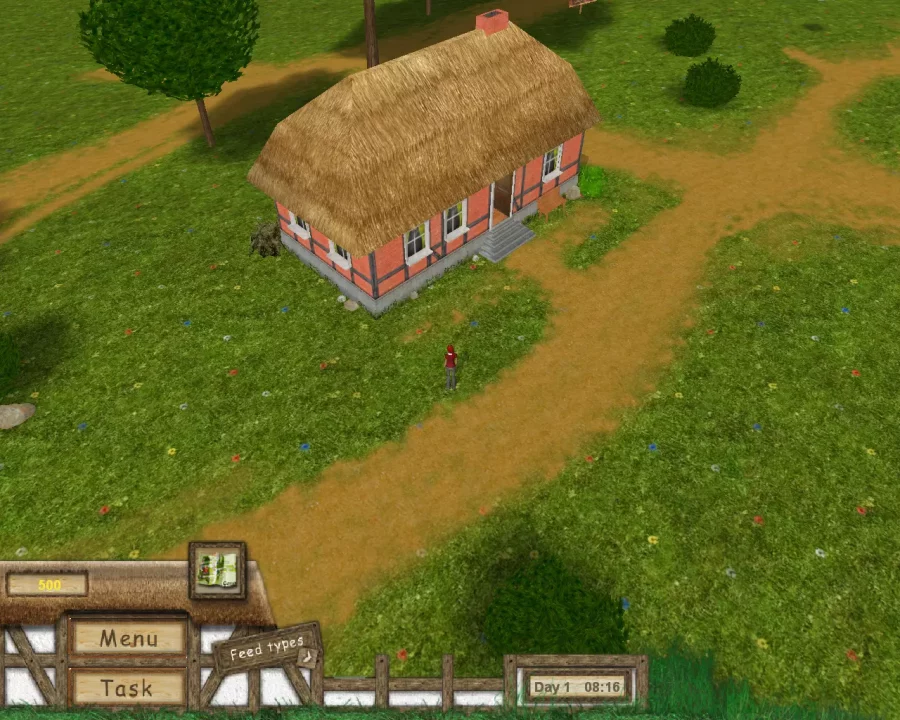The image size is (900, 720).
Task: Show the Feed types sign
Action: click(268, 649)
